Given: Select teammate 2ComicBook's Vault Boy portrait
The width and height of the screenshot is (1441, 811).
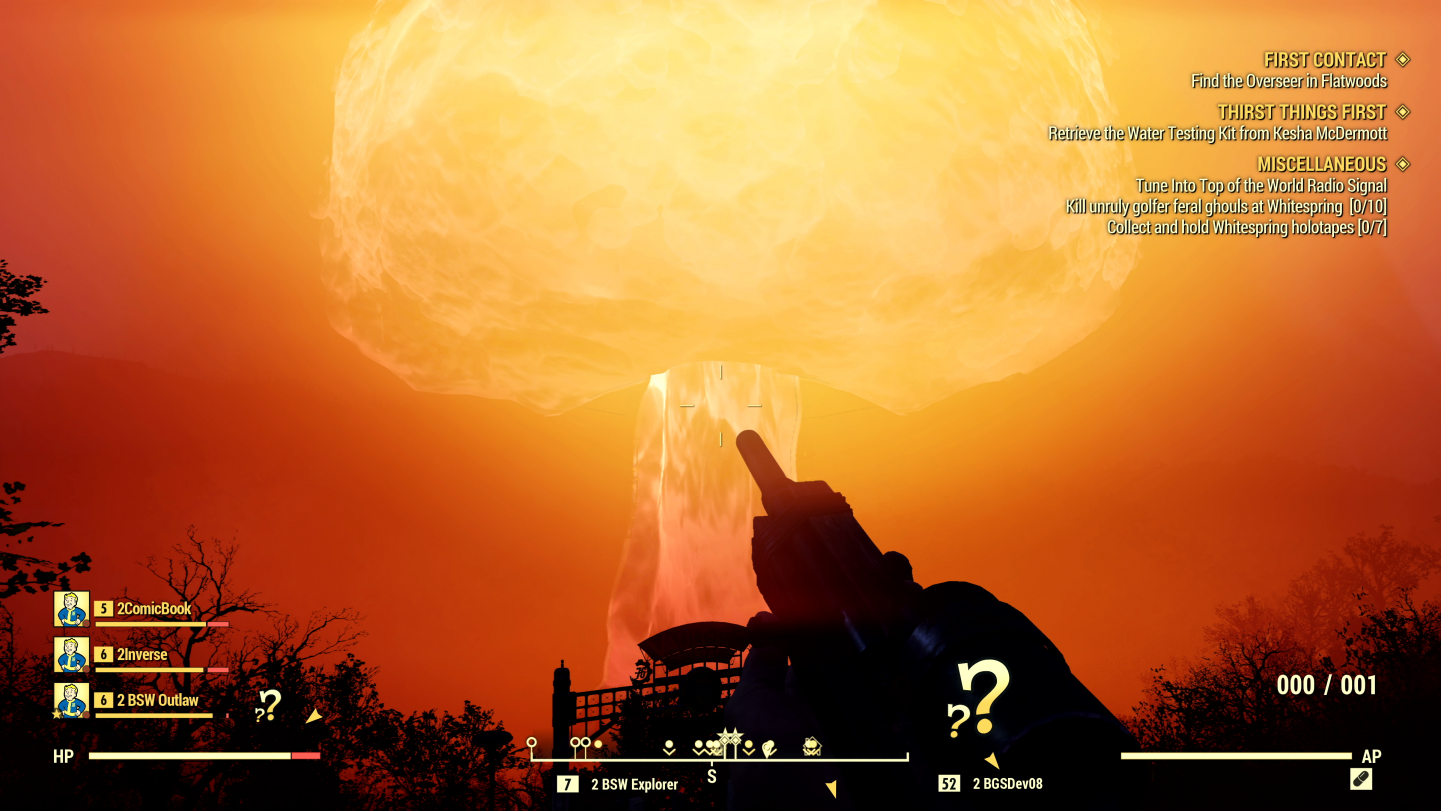Looking at the screenshot, I should [x=72, y=609].
